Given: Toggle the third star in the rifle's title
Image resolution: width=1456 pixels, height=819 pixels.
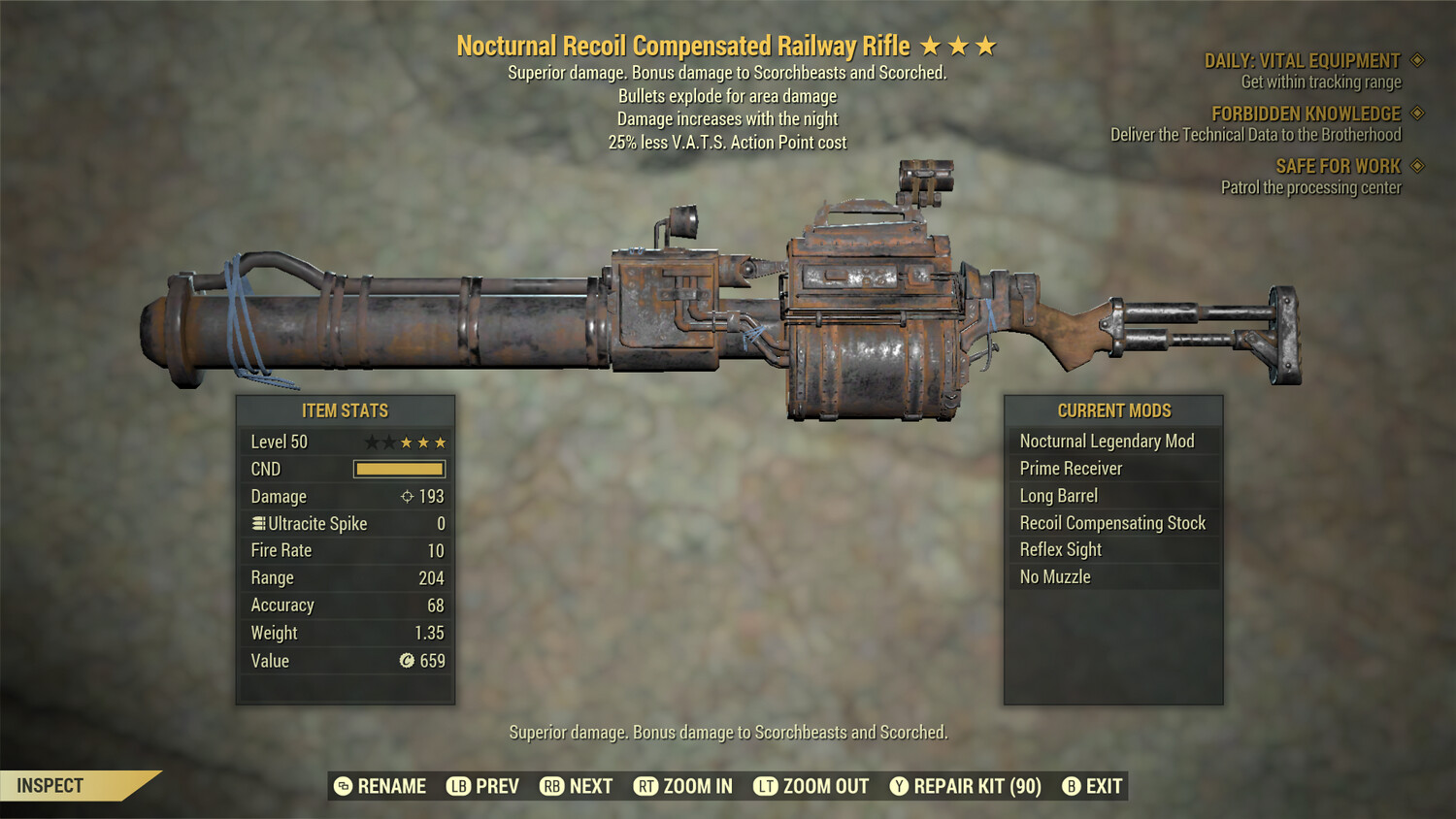Looking at the screenshot, I should point(986,45).
